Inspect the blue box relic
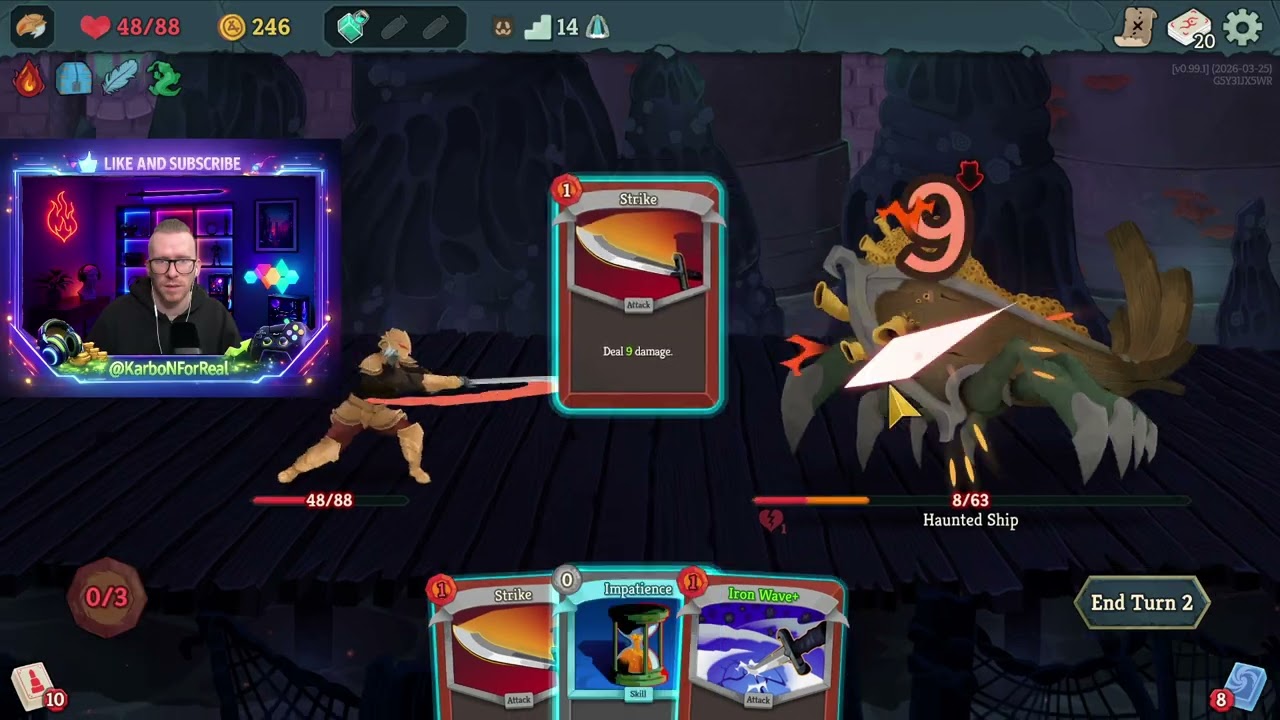The width and height of the screenshot is (1280, 720). click(x=74, y=79)
